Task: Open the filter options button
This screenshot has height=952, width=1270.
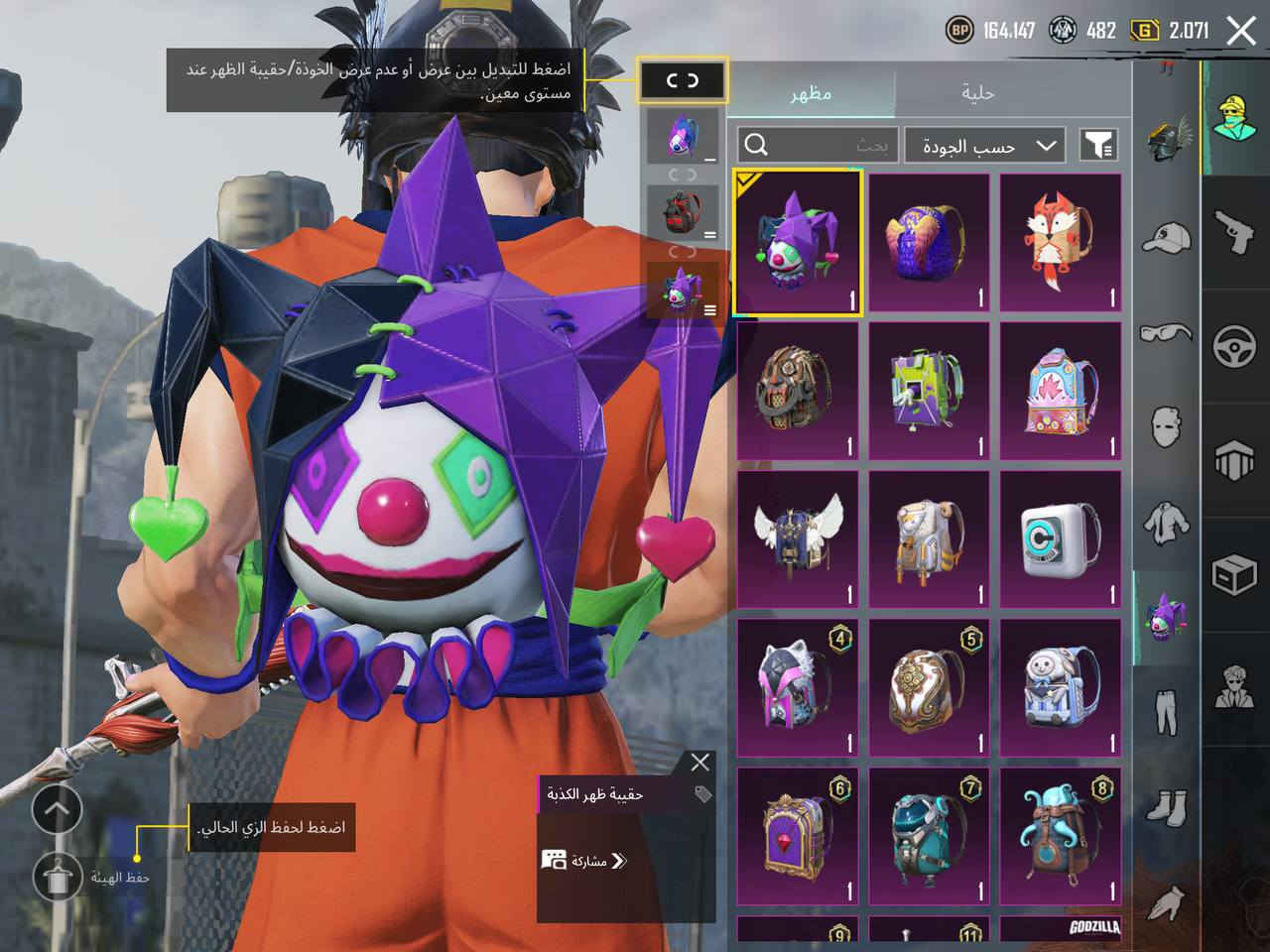Action: point(1097,146)
